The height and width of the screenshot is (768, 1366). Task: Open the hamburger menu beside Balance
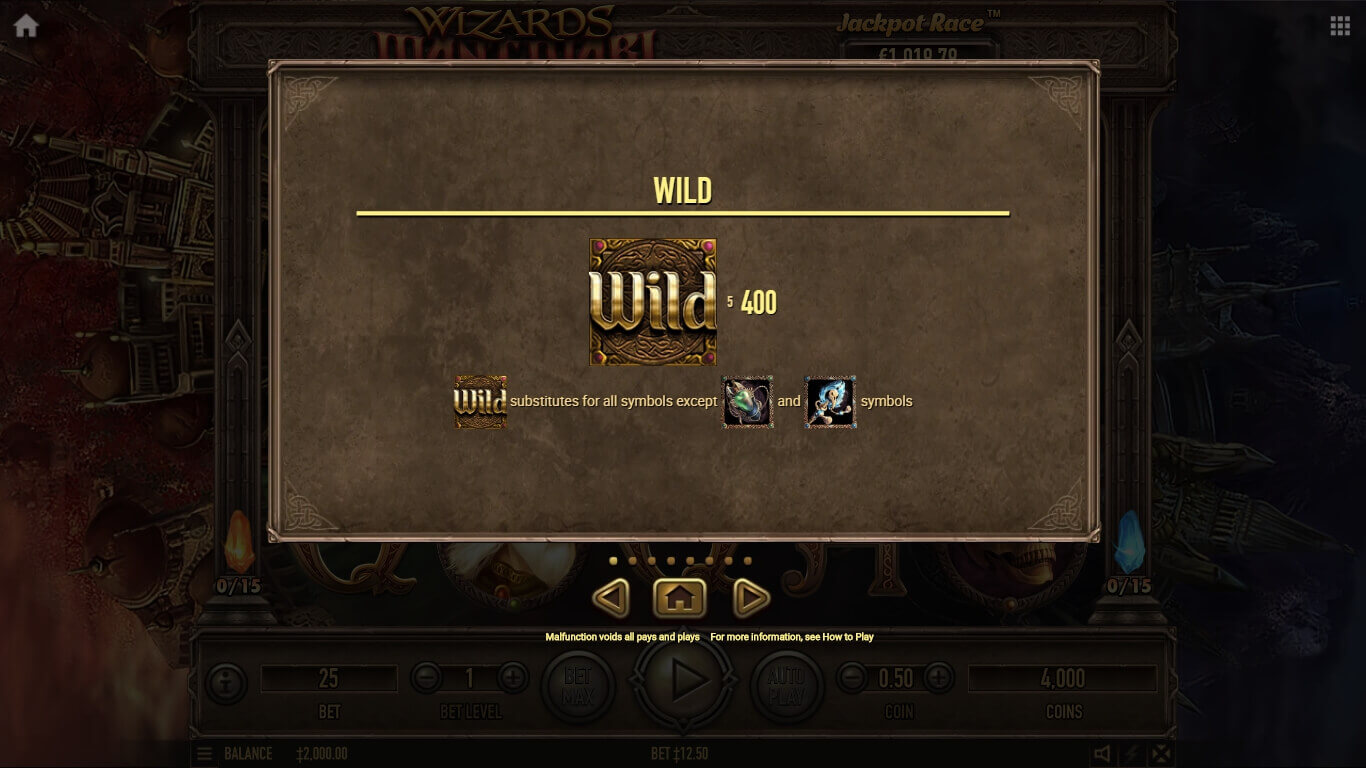point(204,754)
